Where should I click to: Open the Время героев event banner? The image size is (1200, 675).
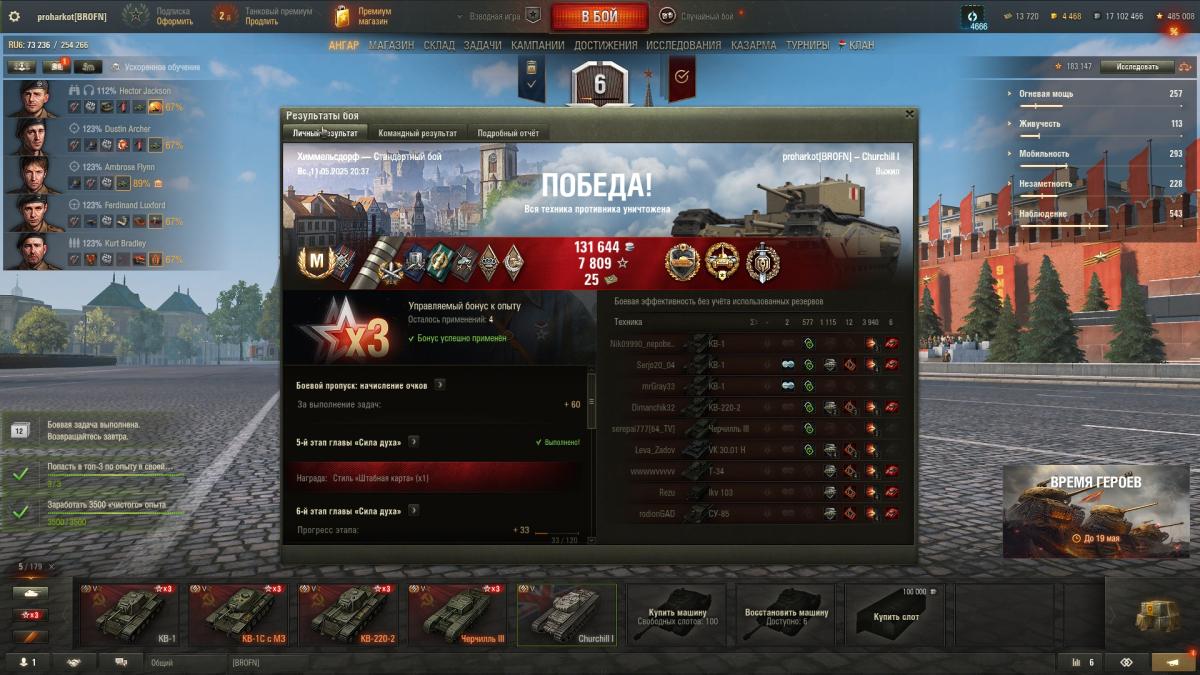1094,510
